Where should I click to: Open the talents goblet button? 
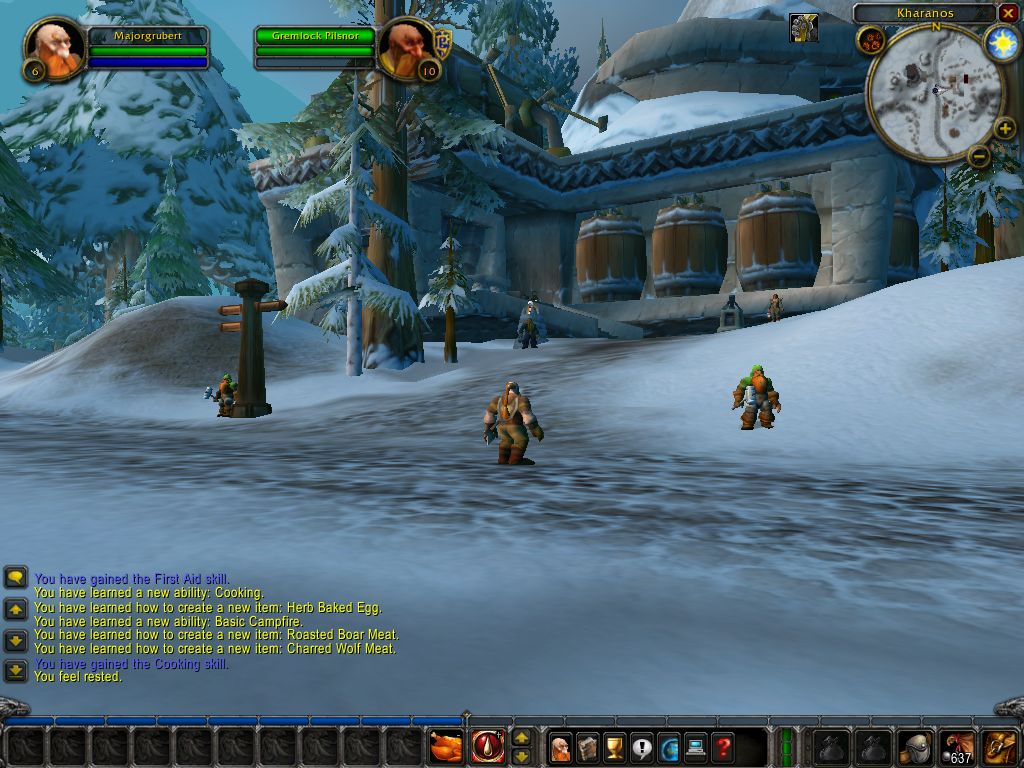615,747
